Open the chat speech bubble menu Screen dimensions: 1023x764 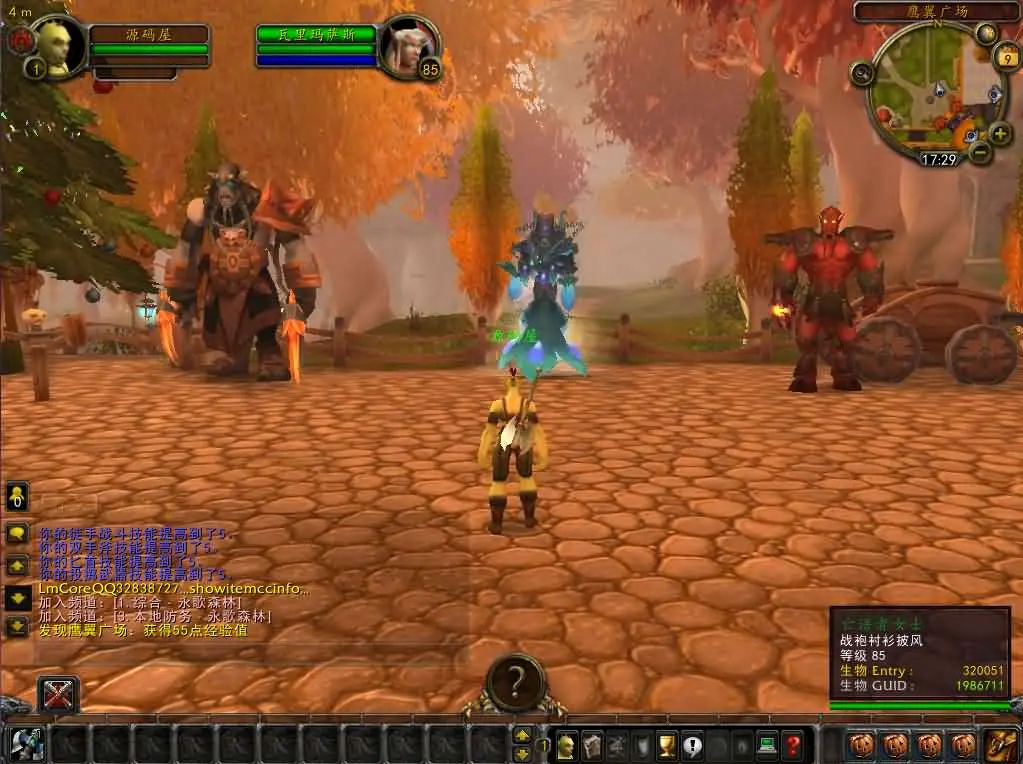[x=17, y=533]
